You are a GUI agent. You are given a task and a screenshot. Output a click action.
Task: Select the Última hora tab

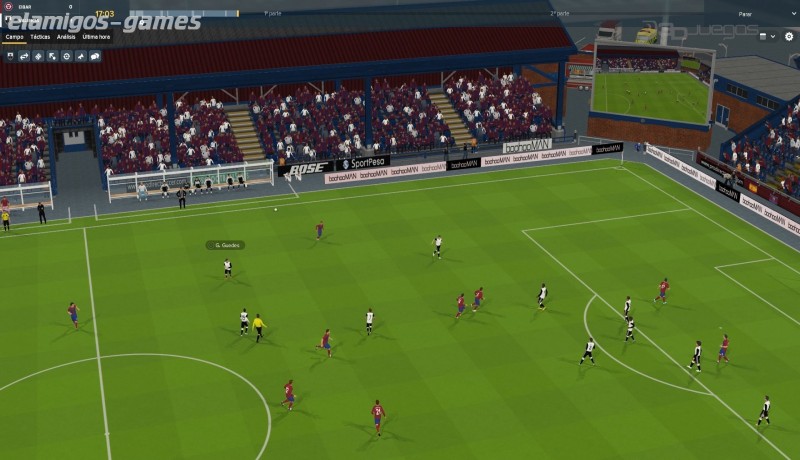(x=96, y=36)
